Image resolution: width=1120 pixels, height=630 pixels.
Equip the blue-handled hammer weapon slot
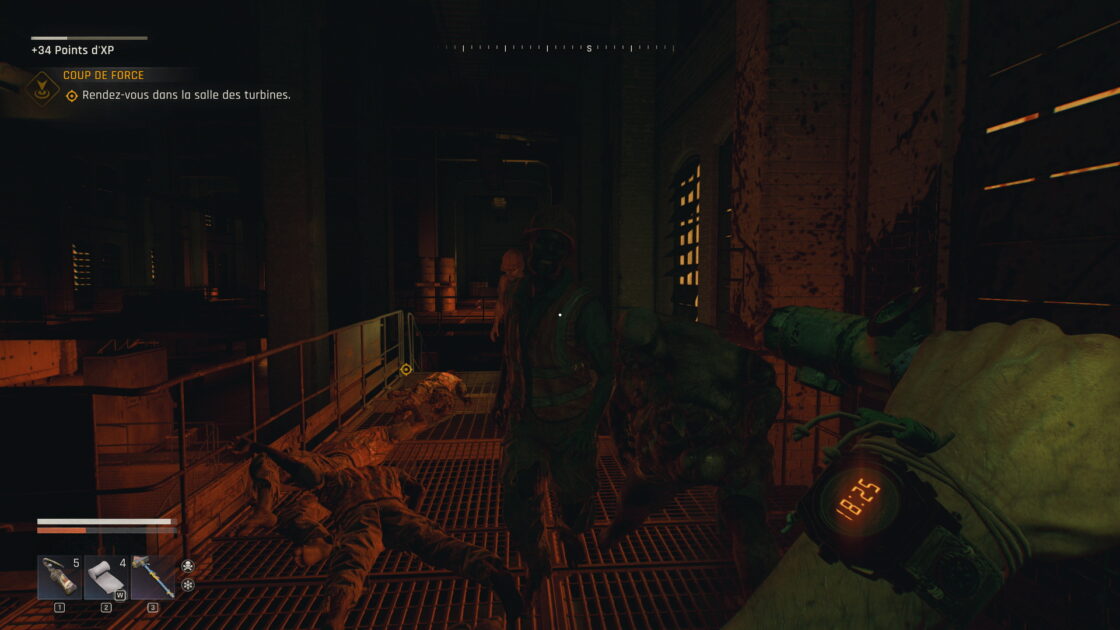[153, 577]
